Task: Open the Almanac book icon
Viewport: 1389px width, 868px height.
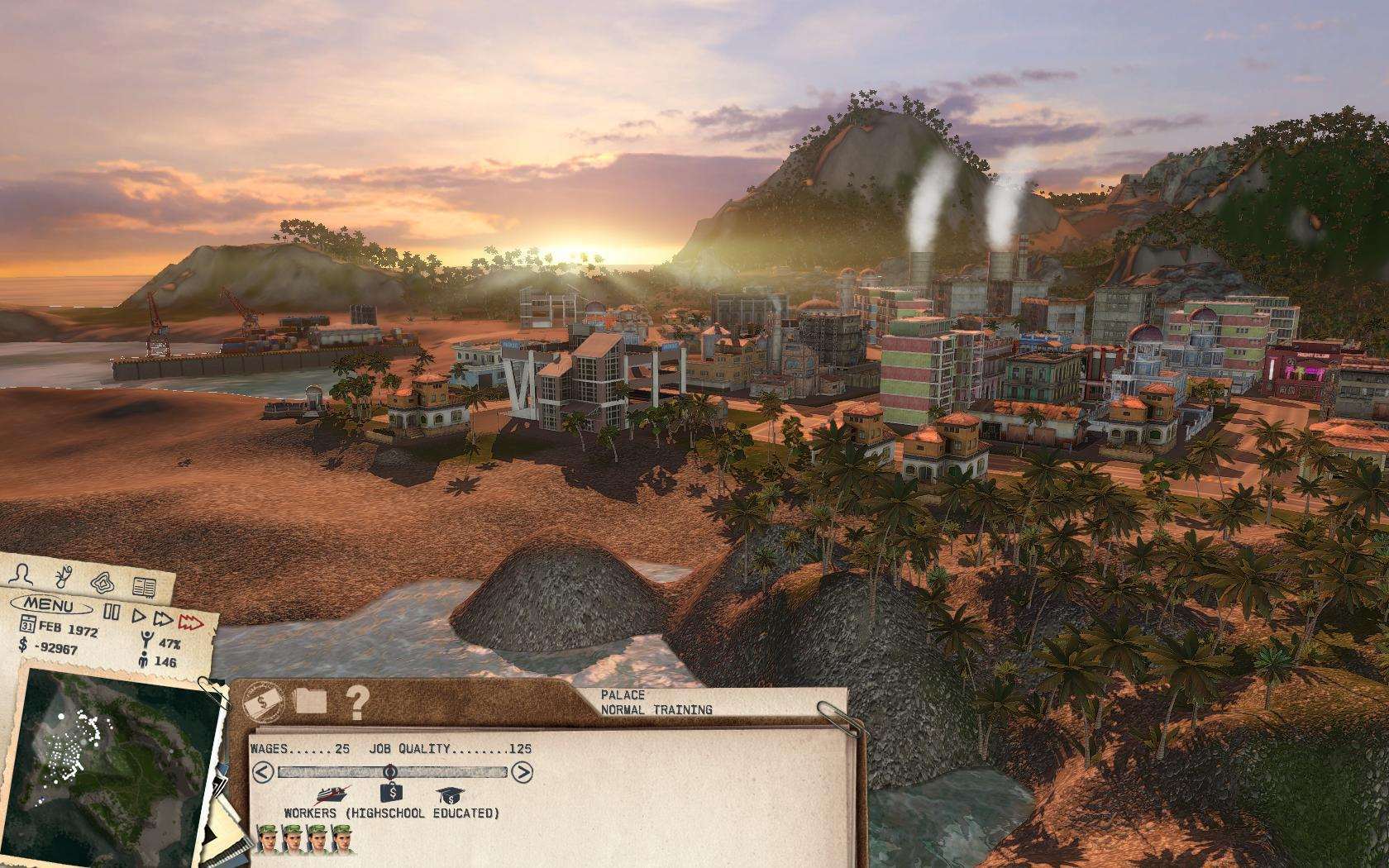Action: [144, 587]
